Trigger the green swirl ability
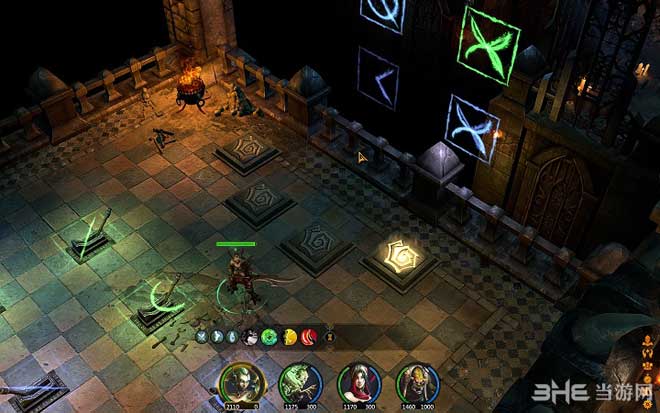This screenshot has height=413, width=660. pyautogui.click(x=268, y=337)
